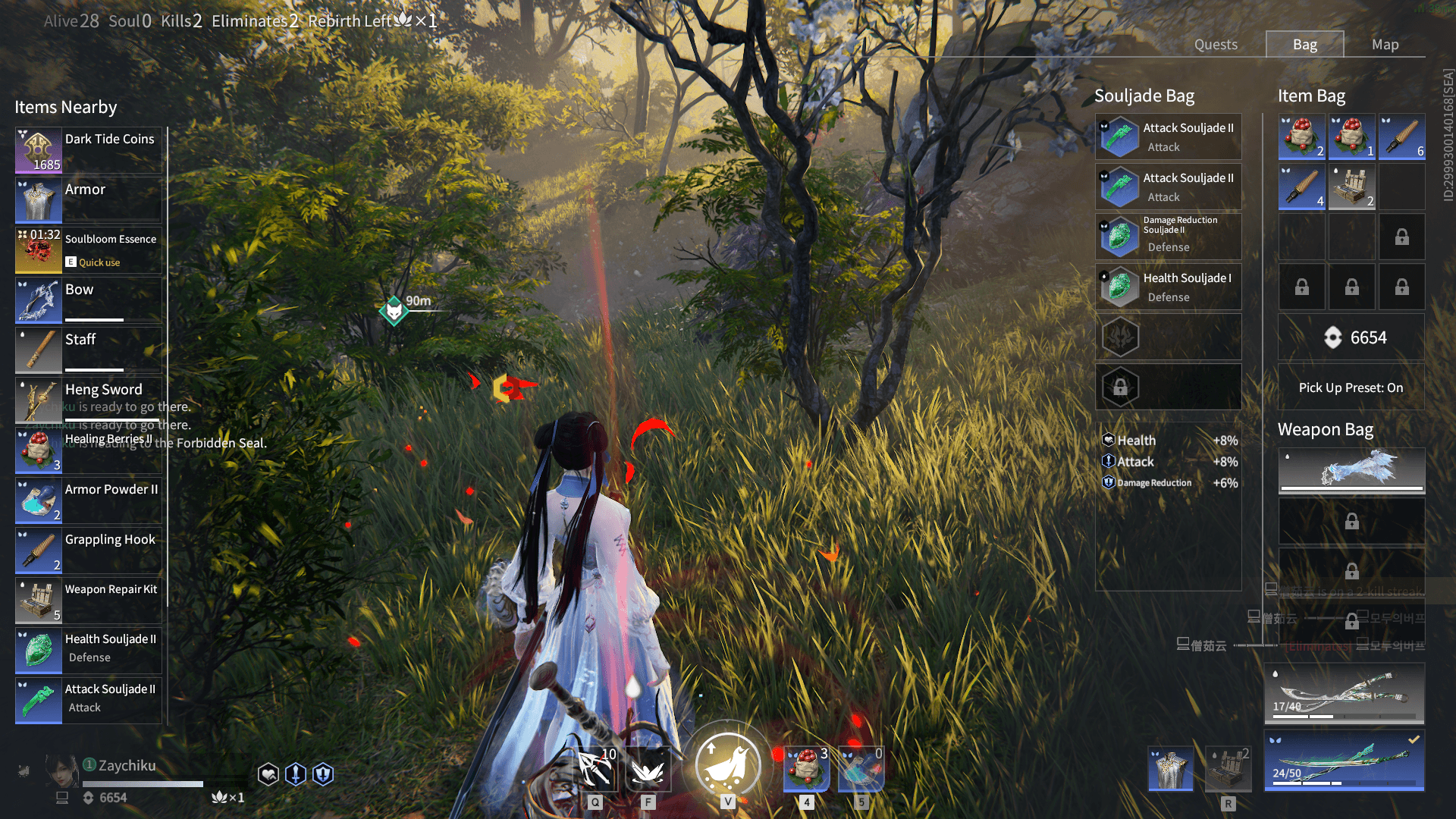The width and height of the screenshot is (1456, 819).
Task: Choose the weapon slot showing 17/40 durability
Action: (1344, 693)
